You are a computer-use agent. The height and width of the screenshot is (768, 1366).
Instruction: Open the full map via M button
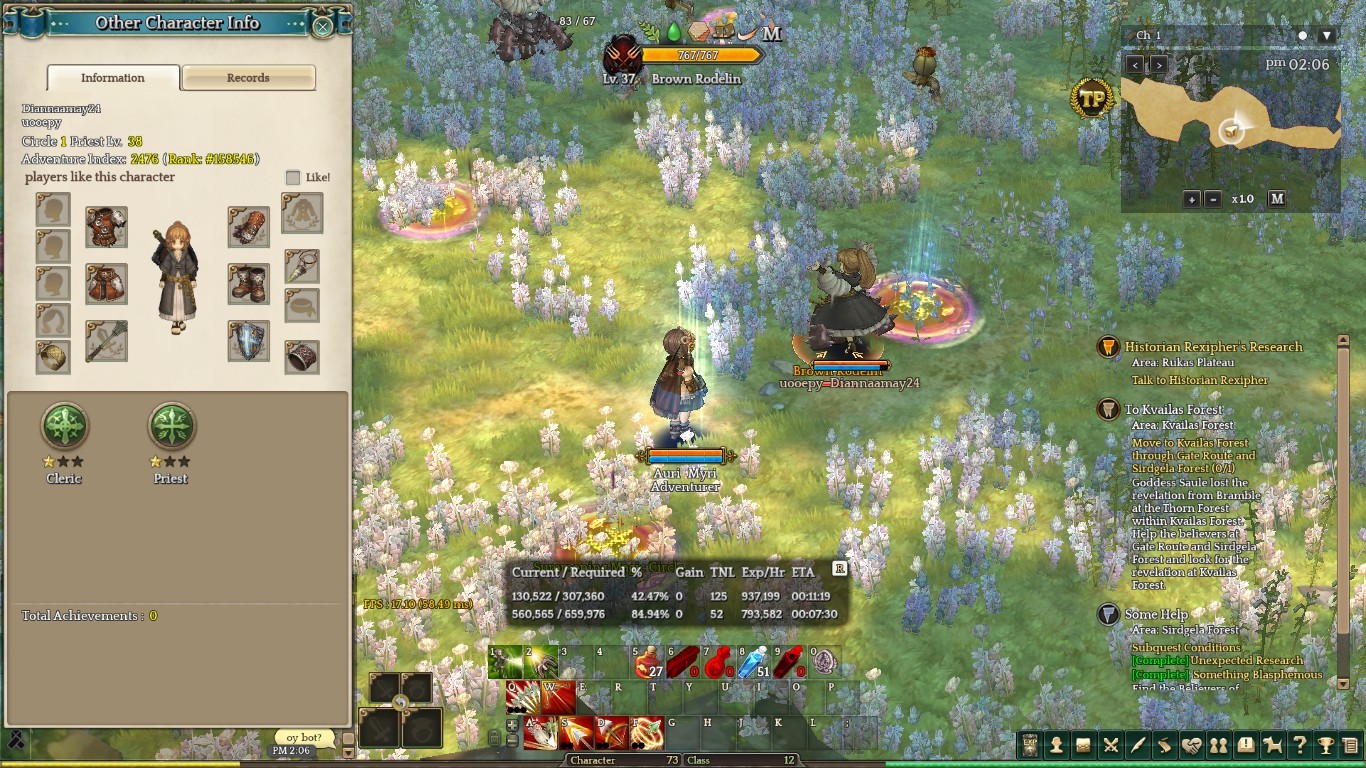pyautogui.click(x=1277, y=199)
